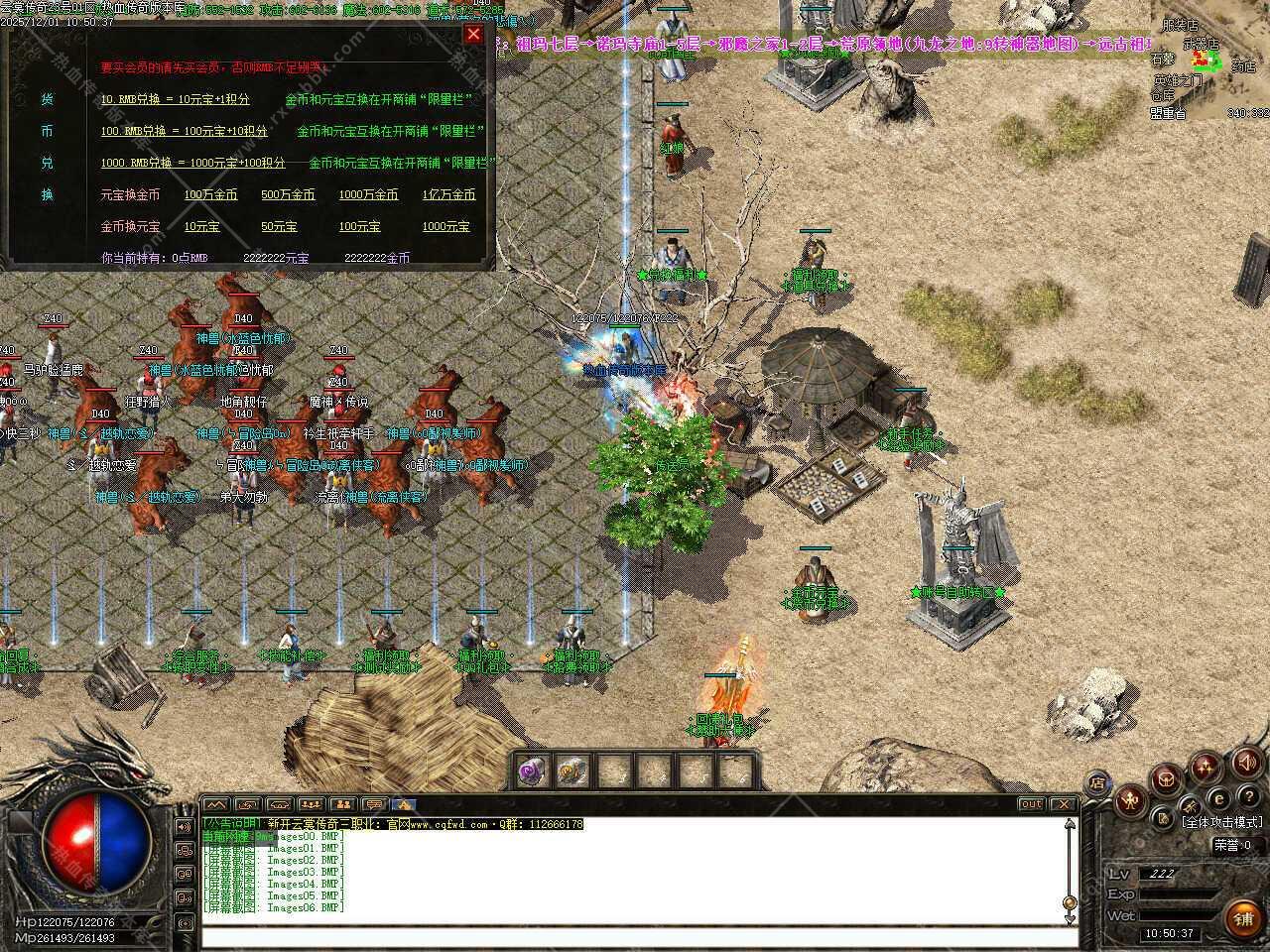1270x952 pixels.
Task: Close the chat window with the X button
Action: pos(1063,804)
